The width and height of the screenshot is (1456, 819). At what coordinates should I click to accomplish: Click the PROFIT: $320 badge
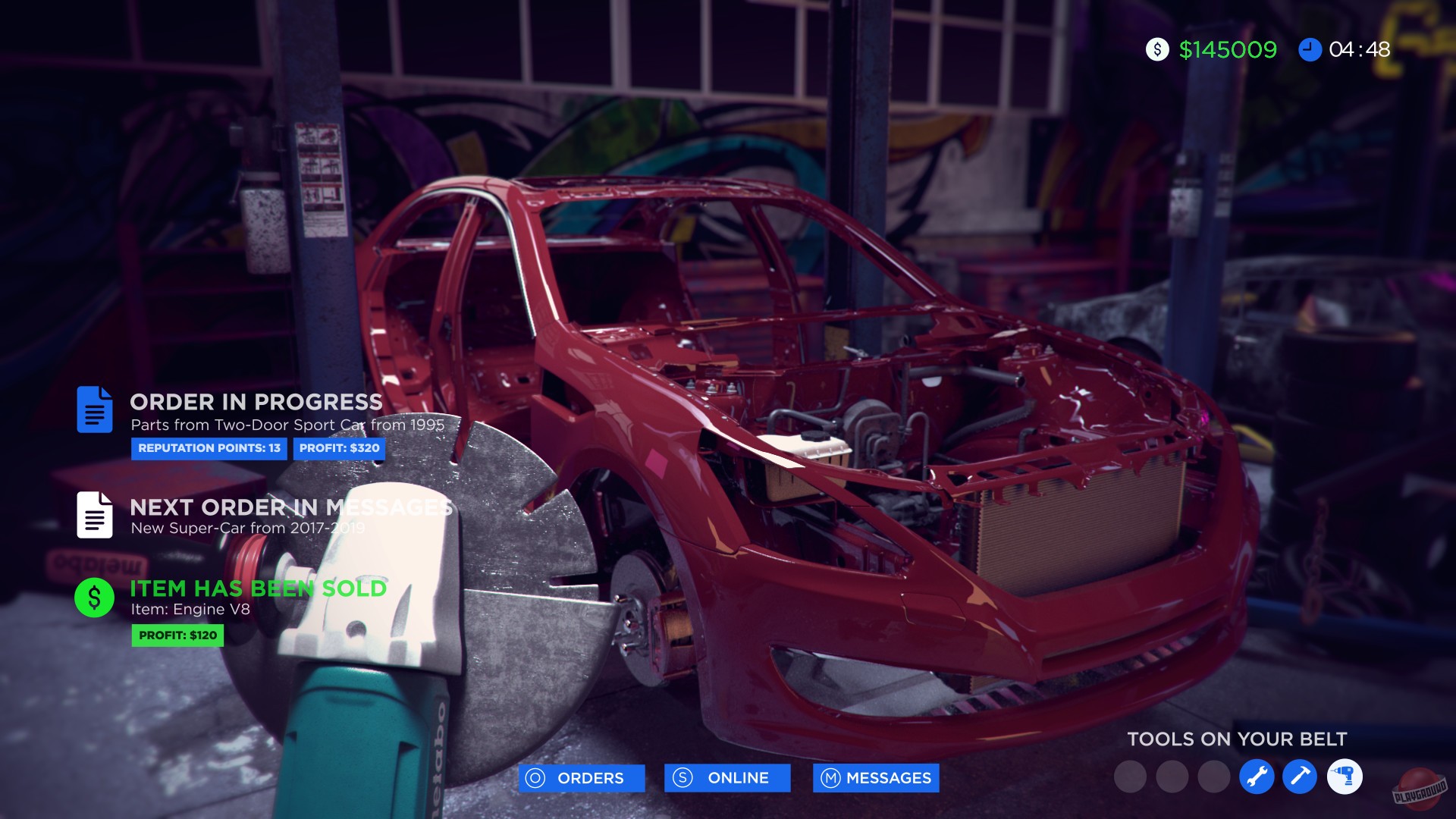tap(340, 449)
